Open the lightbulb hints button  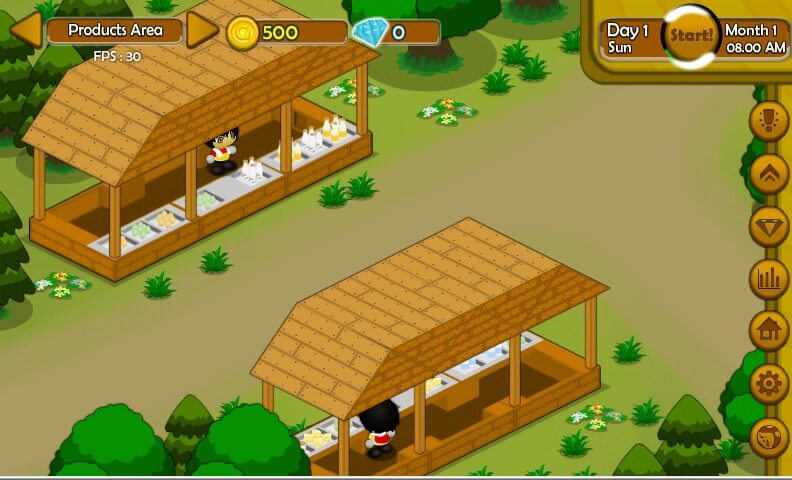768,120
